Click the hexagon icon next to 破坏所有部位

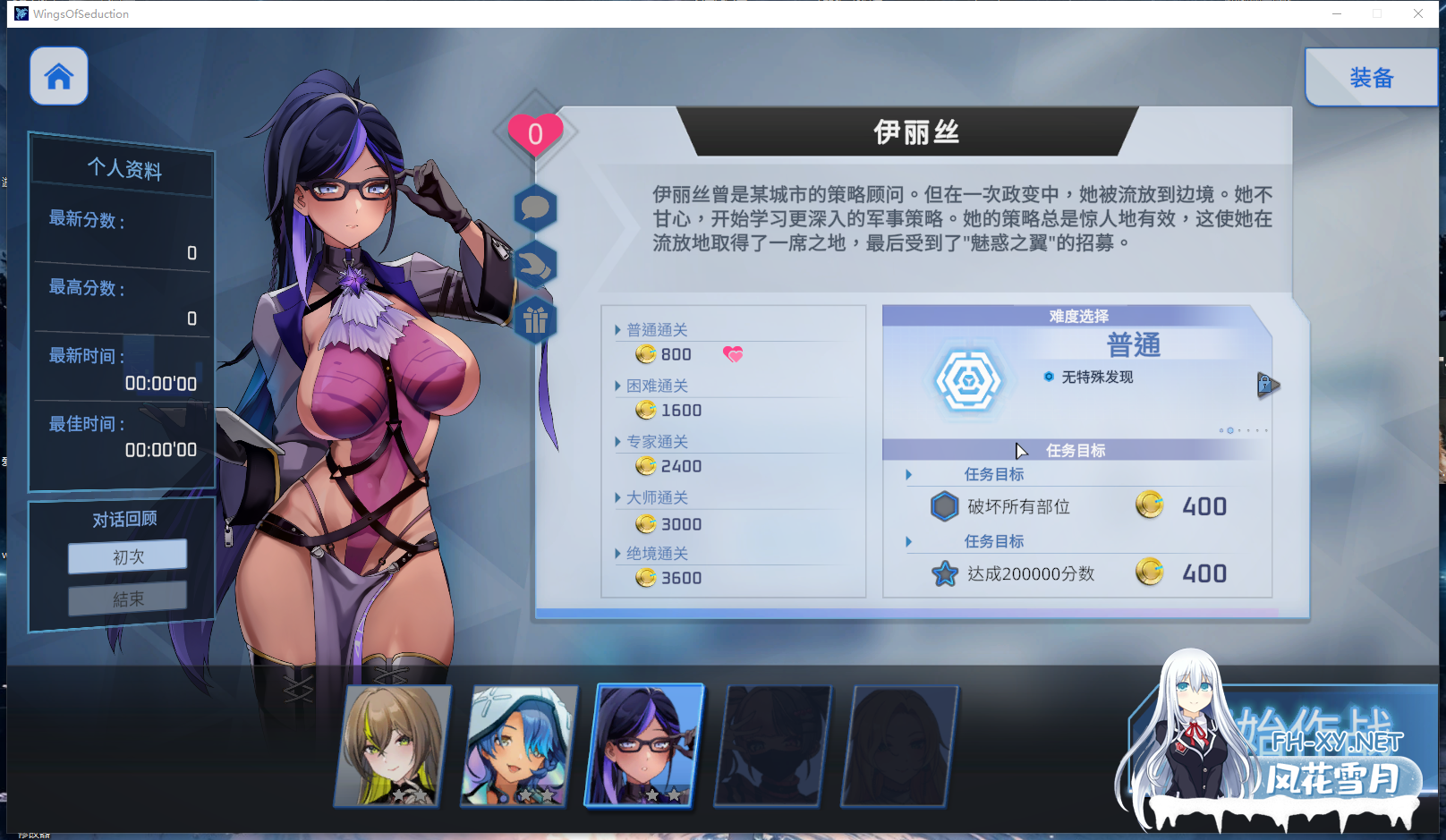944,506
